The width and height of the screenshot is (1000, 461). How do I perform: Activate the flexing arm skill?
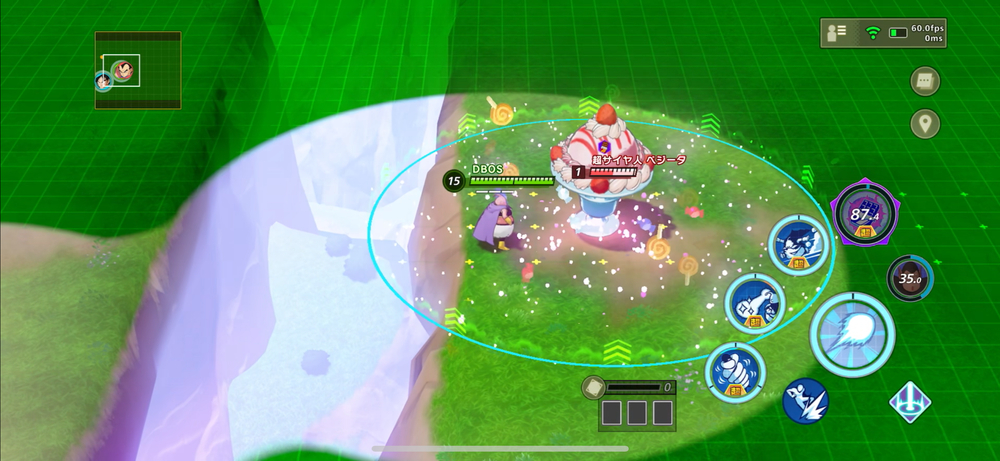pos(754,304)
